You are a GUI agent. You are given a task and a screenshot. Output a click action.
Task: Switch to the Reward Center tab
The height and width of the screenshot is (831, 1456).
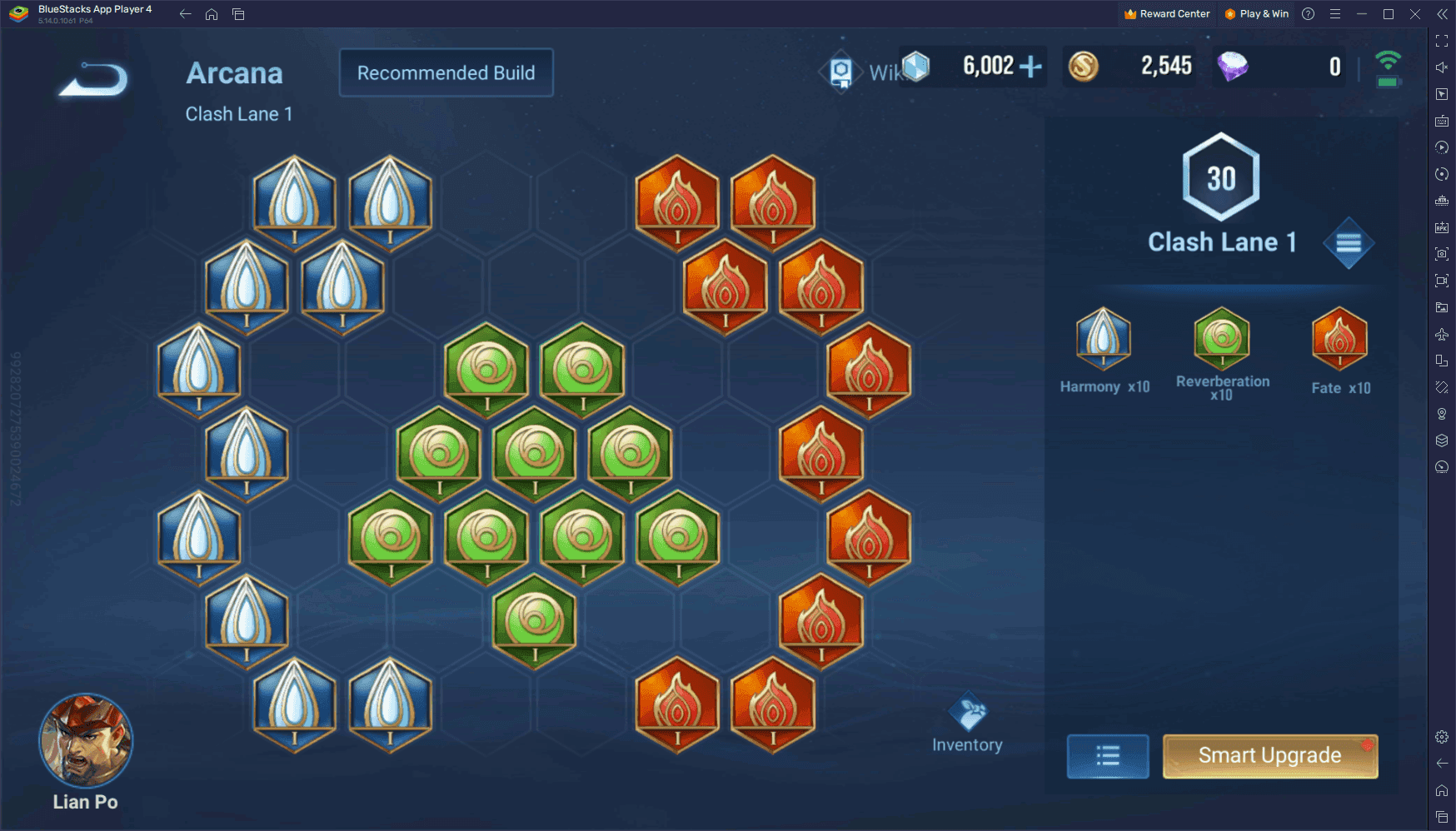[1166, 13]
